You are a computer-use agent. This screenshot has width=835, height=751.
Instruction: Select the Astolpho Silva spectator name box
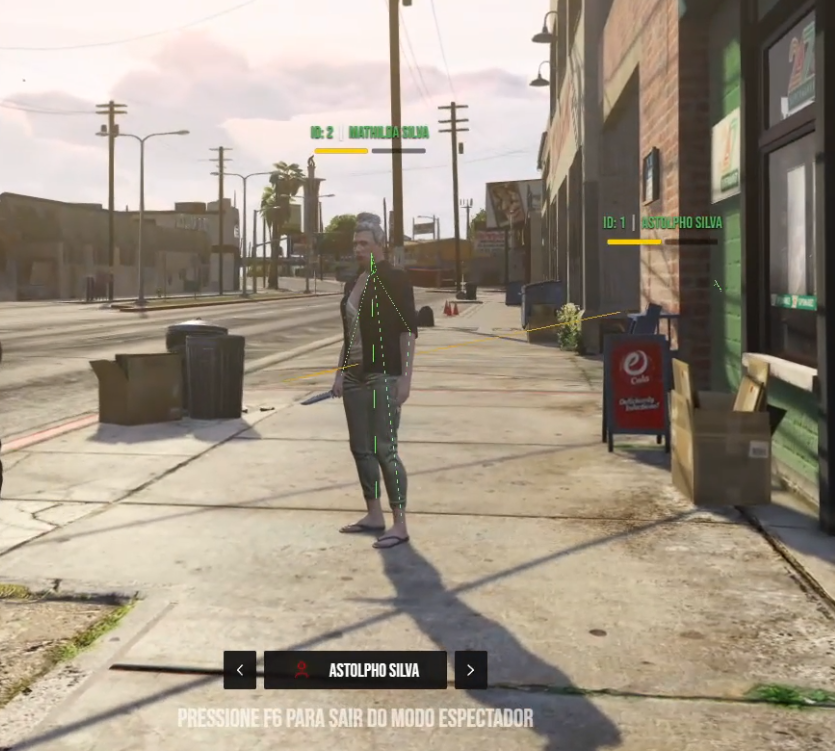pyautogui.click(x=355, y=670)
